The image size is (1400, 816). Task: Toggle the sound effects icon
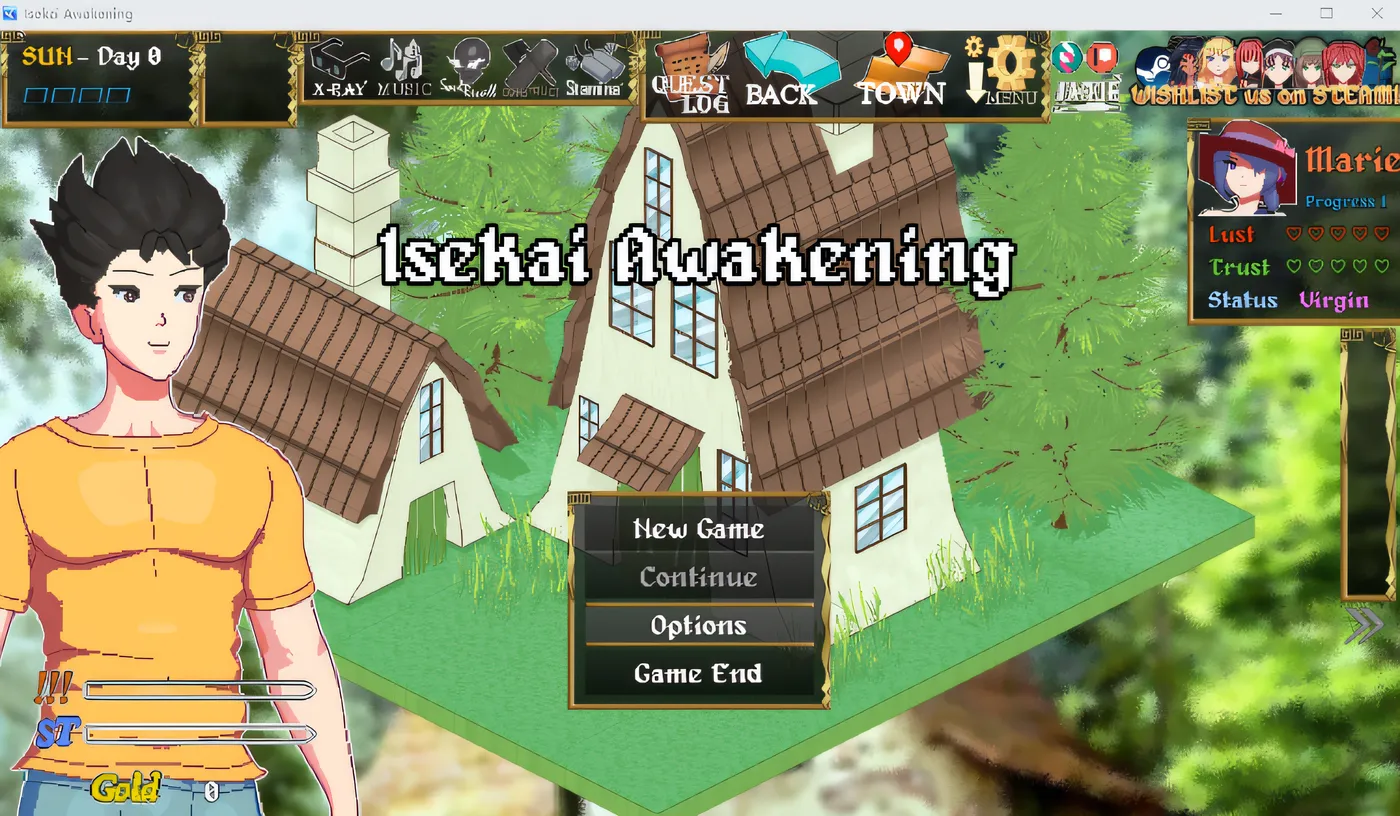point(465,60)
